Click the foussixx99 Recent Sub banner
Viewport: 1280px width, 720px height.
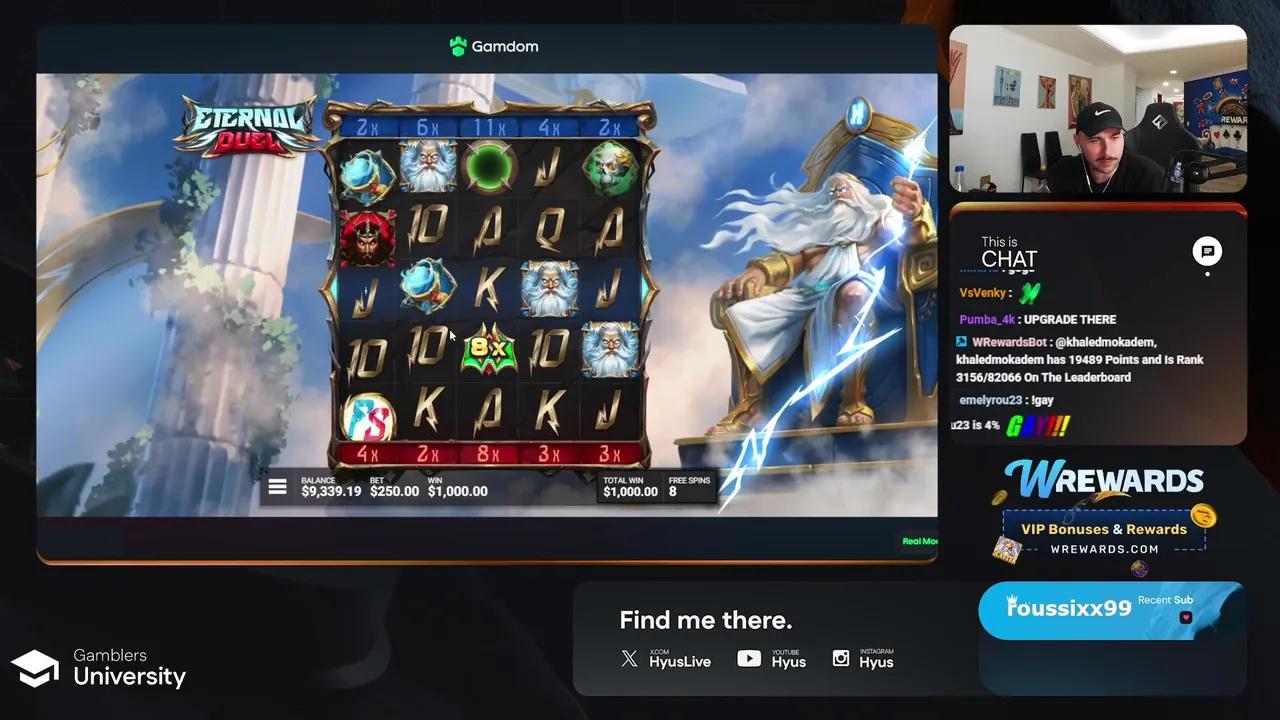pyautogui.click(x=1110, y=608)
